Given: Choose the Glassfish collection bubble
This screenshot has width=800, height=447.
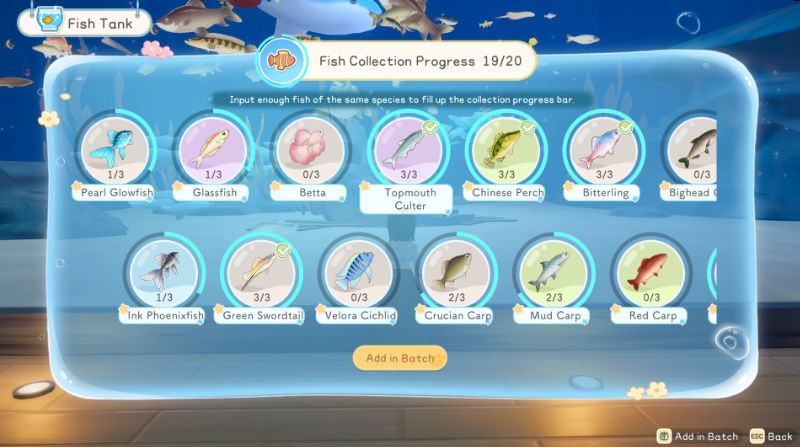Looking at the screenshot, I should 211,148.
